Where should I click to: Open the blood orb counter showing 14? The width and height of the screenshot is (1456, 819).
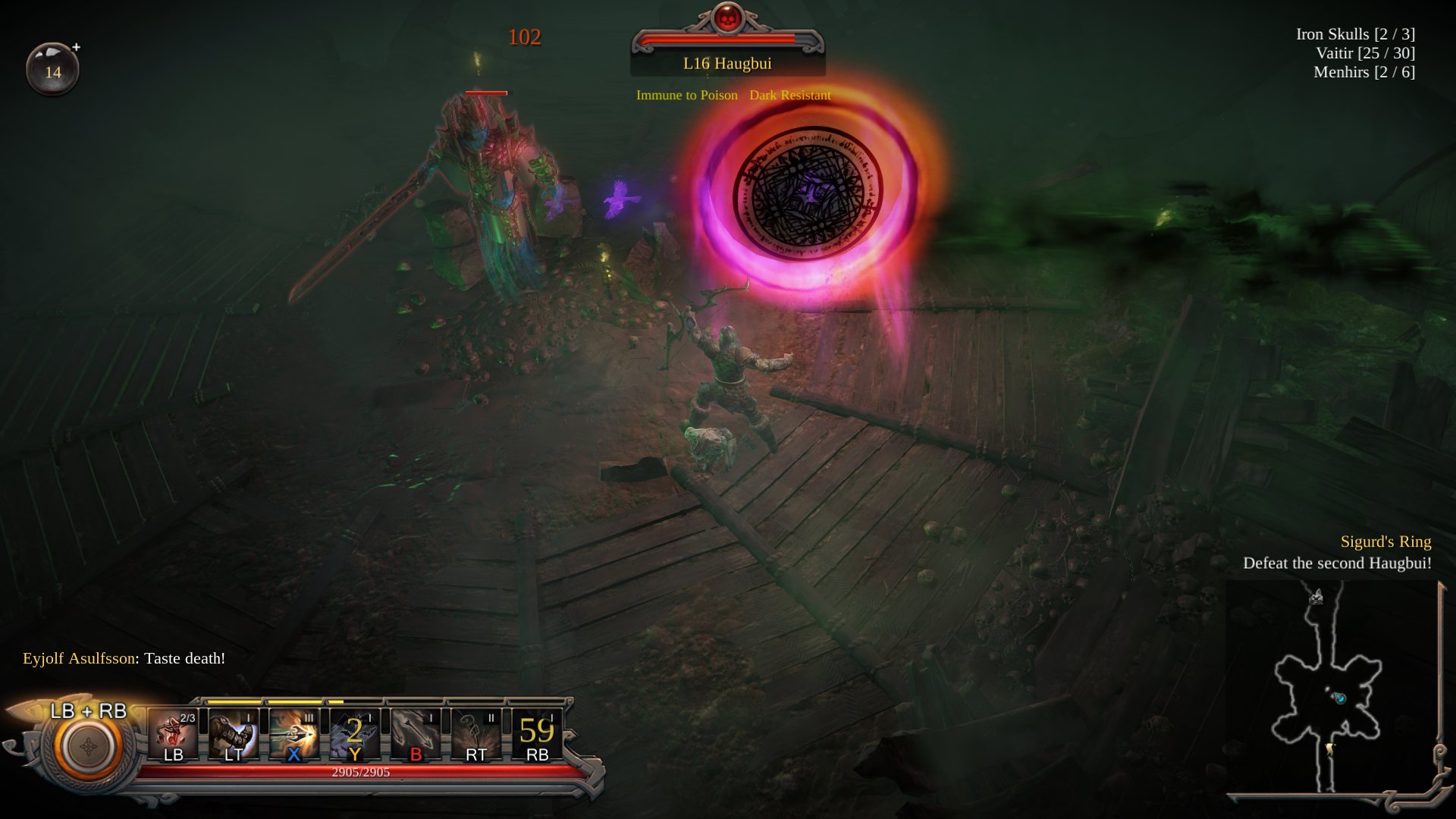coord(52,70)
